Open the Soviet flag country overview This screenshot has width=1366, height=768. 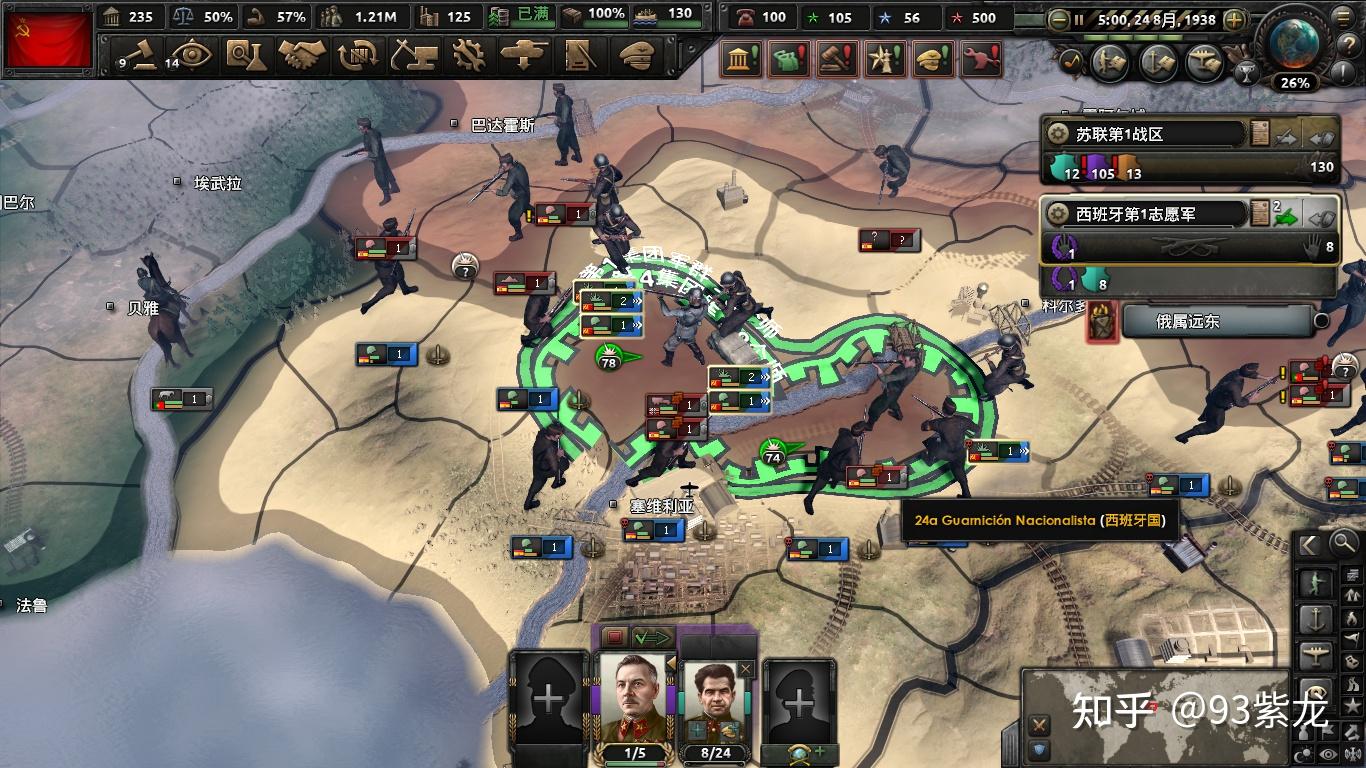(x=47, y=38)
